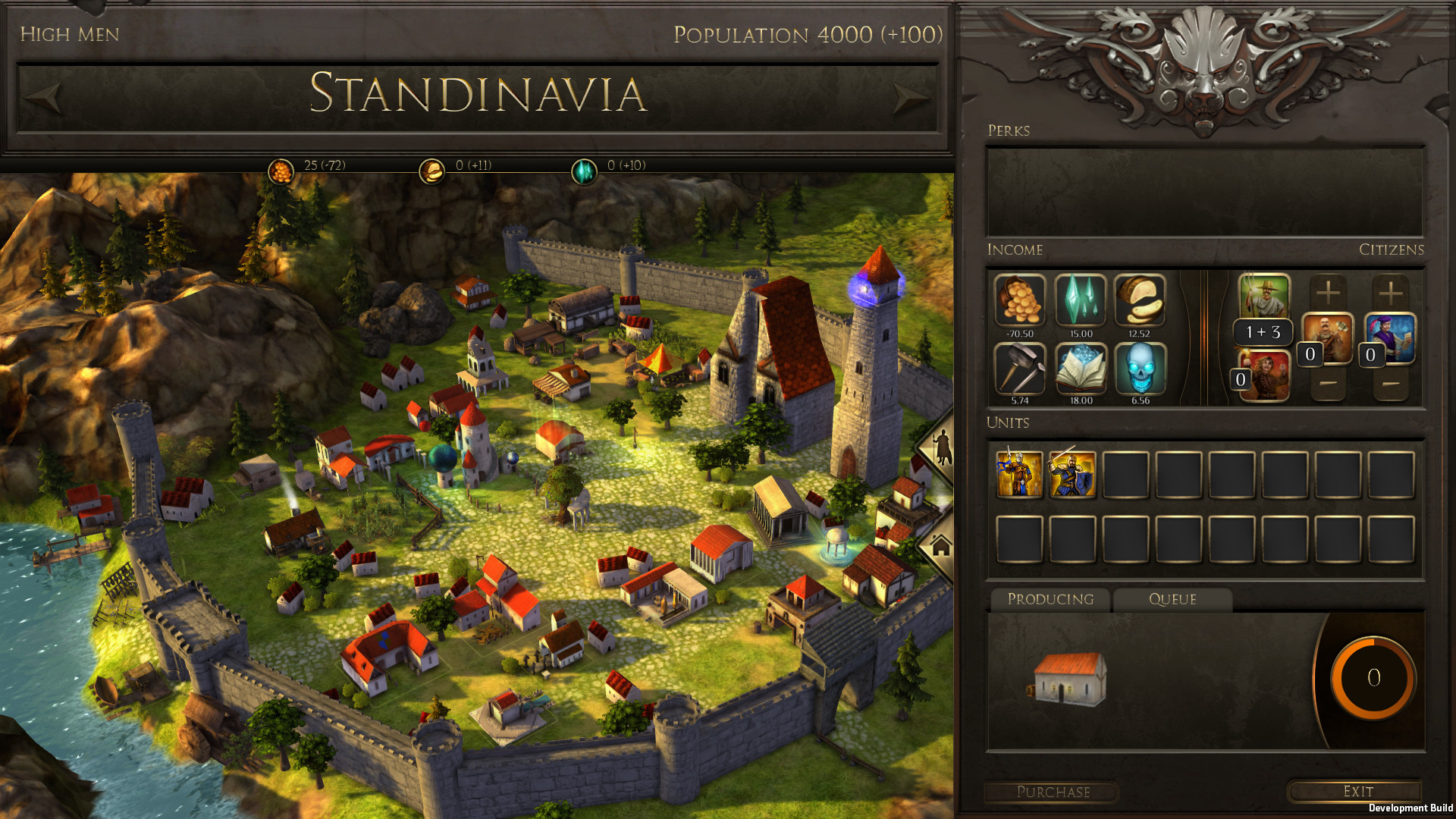Image resolution: width=1456 pixels, height=819 pixels.
Task: Click the Purchase button
Action: (x=1053, y=792)
